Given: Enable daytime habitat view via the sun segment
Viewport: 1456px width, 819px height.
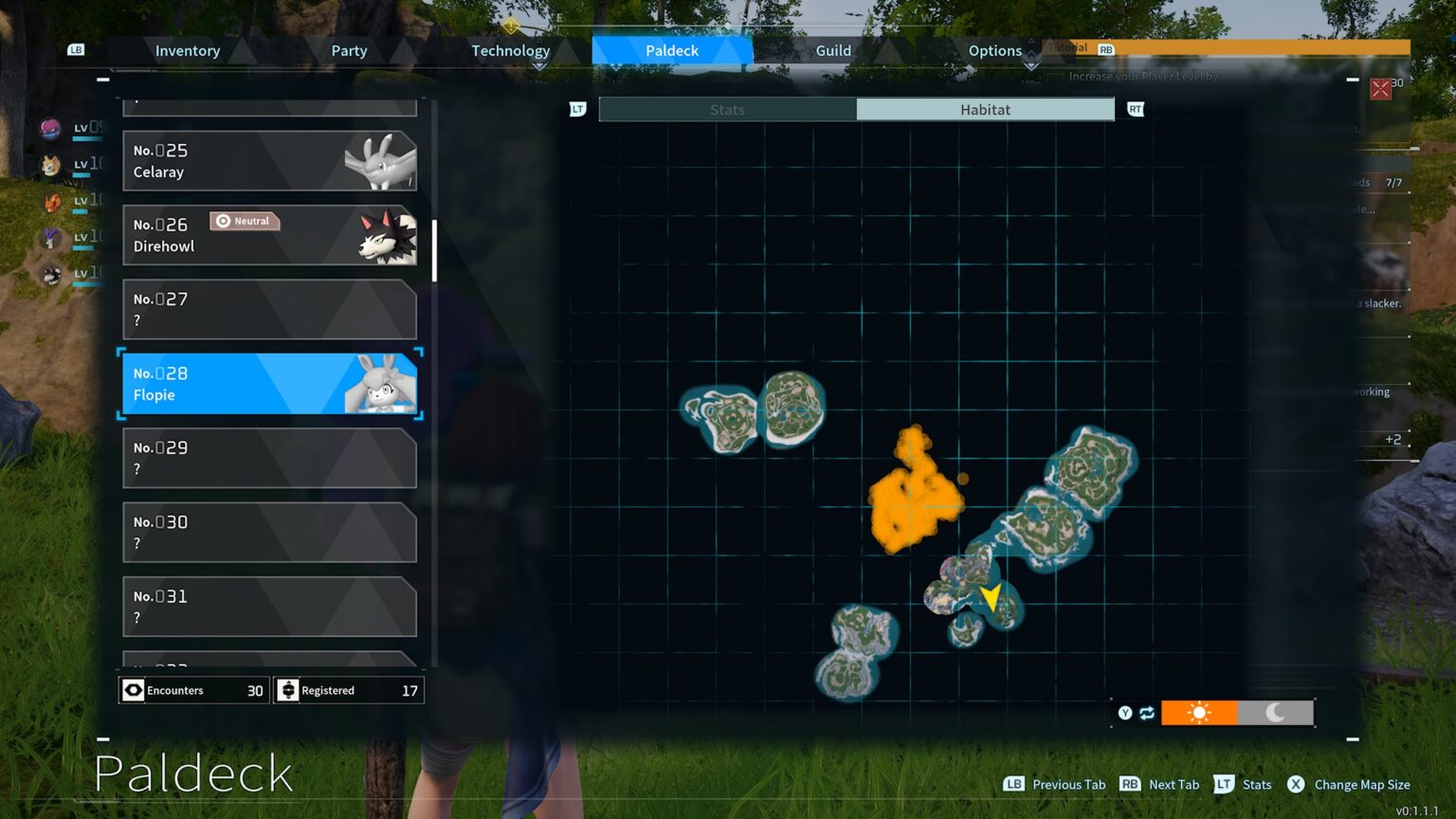Looking at the screenshot, I should tap(1198, 712).
